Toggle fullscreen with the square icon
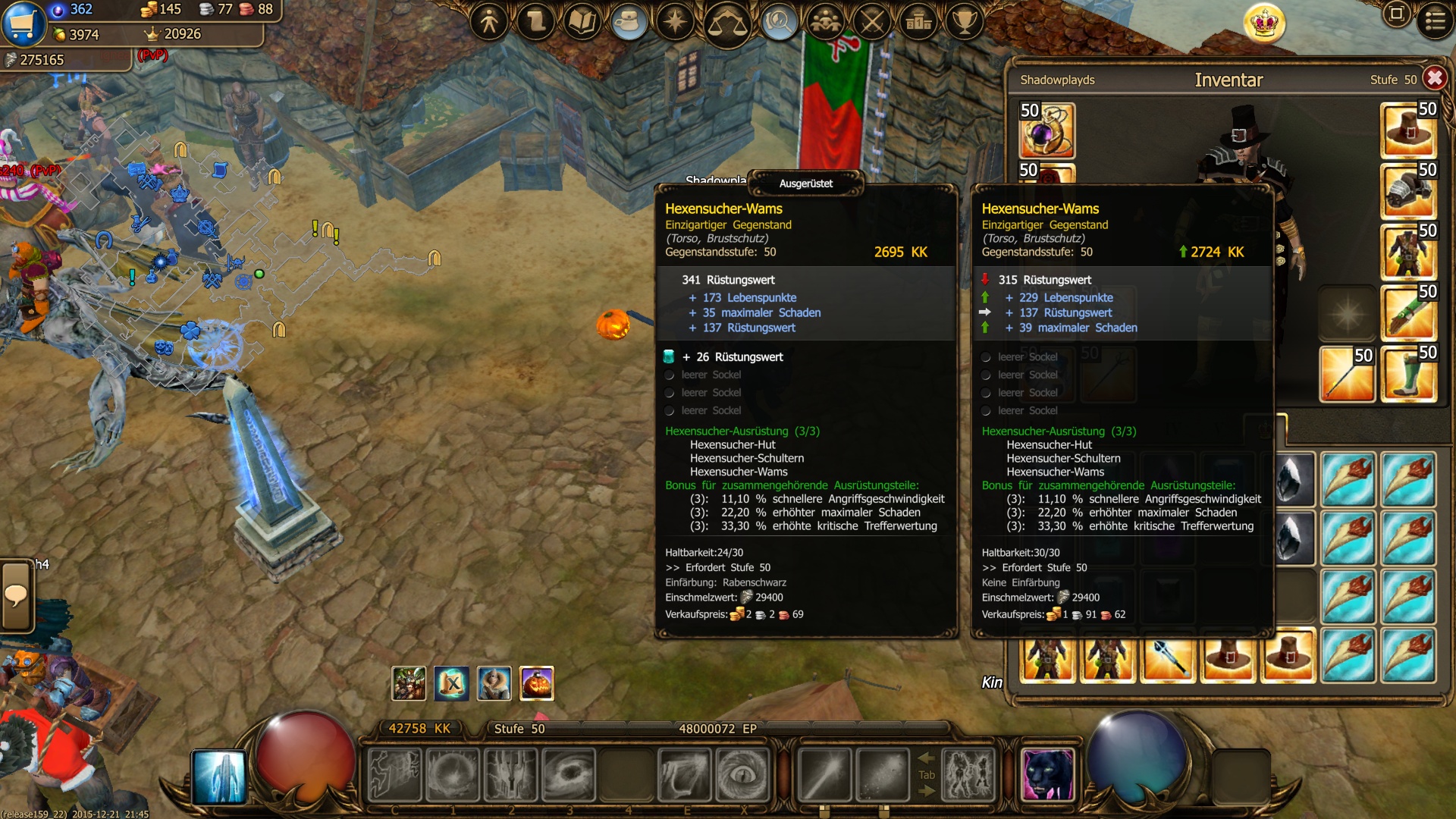The width and height of the screenshot is (1456, 819). pos(1396,14)
